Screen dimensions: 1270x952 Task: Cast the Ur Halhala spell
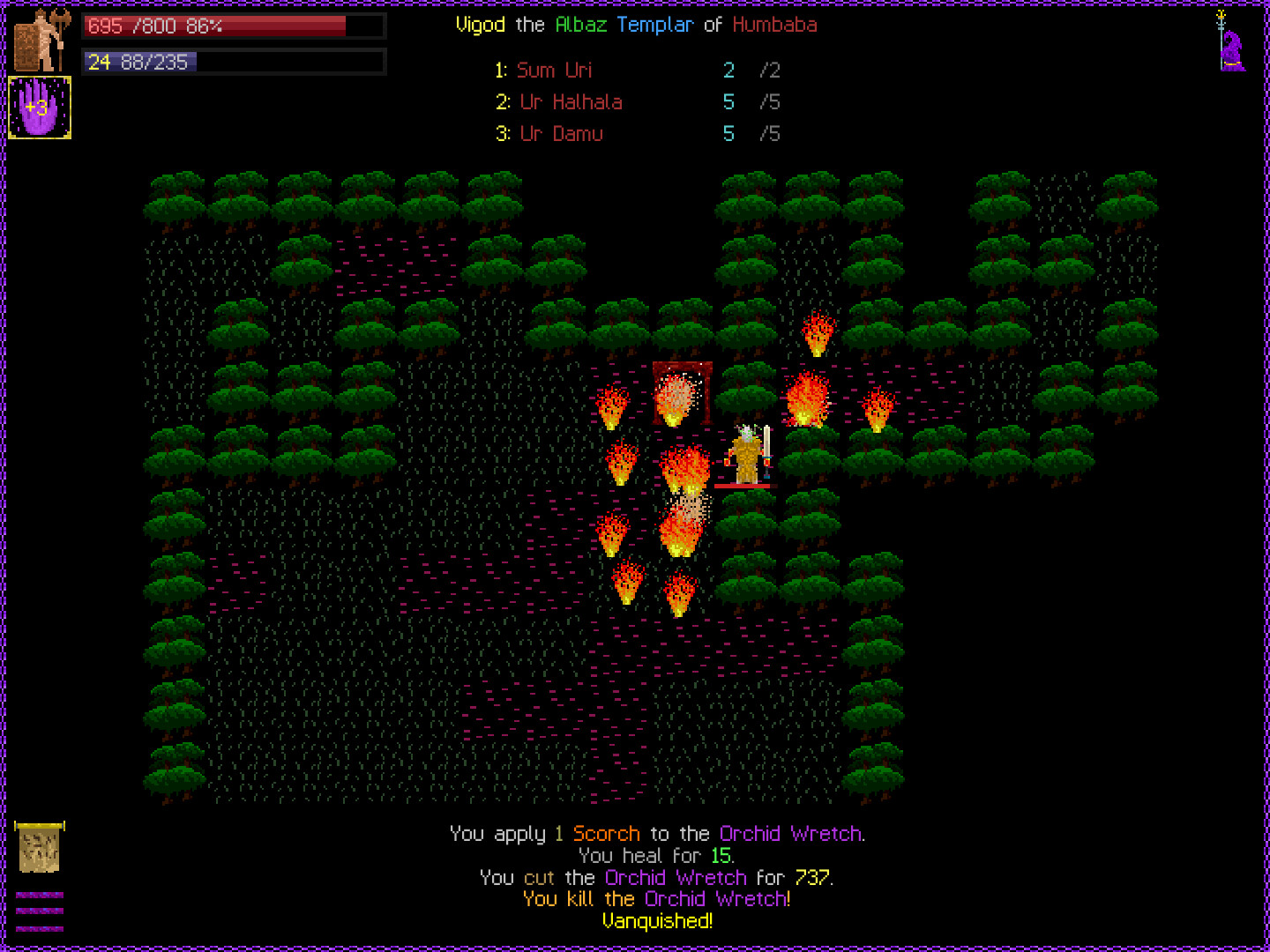pyautogui.click(x=570, y=102)
